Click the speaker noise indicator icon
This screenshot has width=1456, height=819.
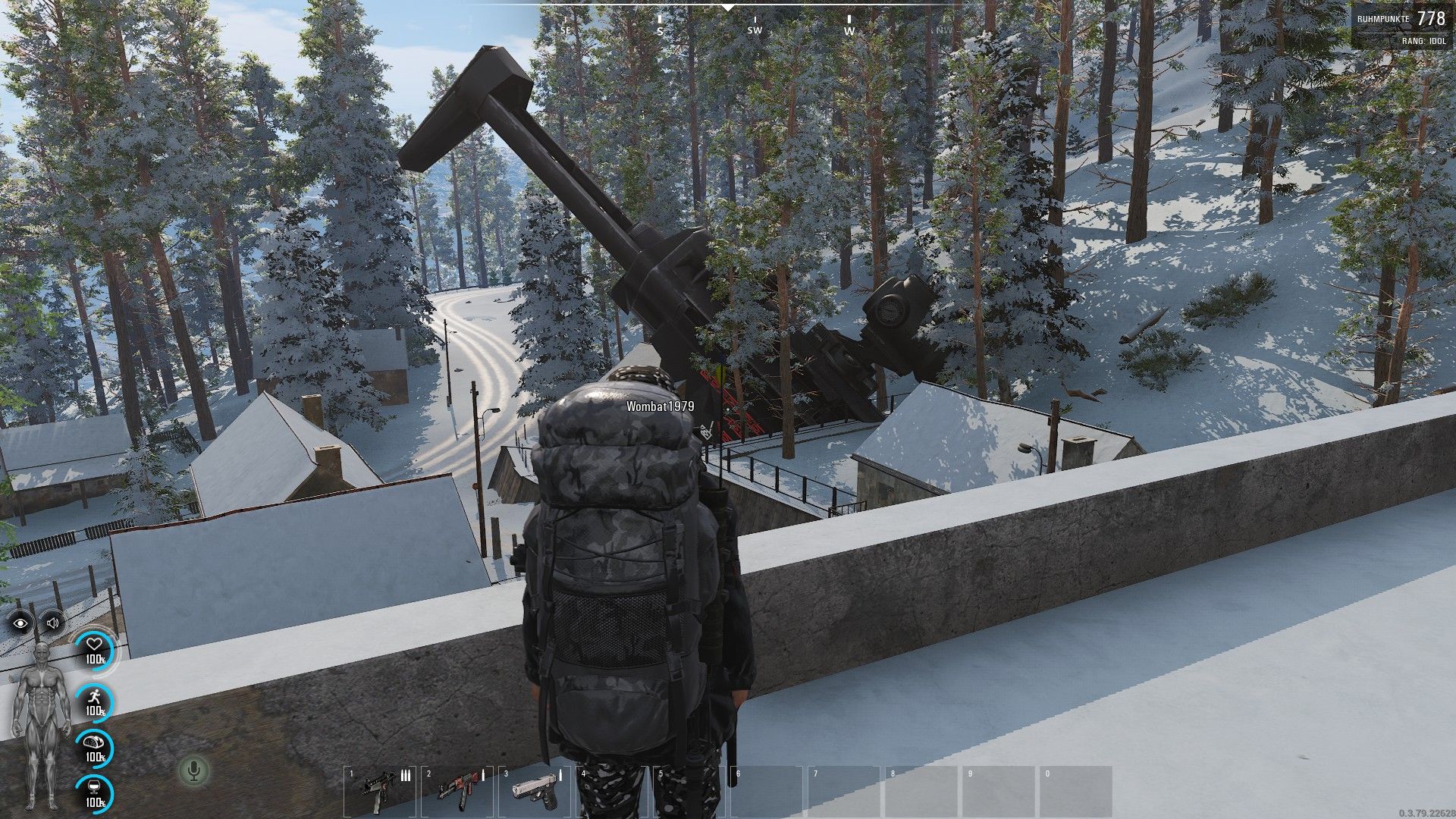click(52, 623)
